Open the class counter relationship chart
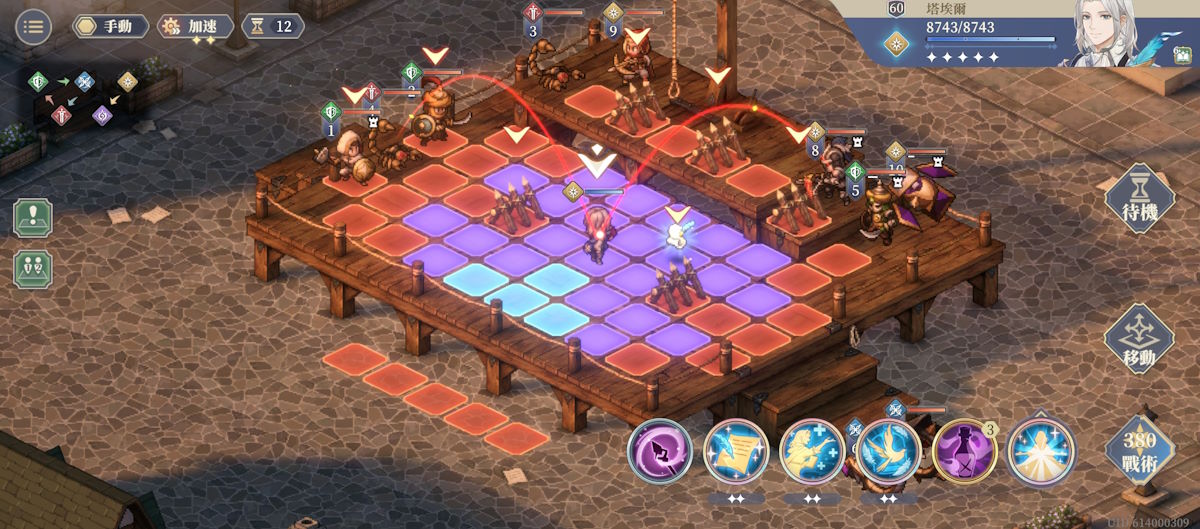Image resolution: width=1200 pixels, height=529 pixels. coord(84,98)
